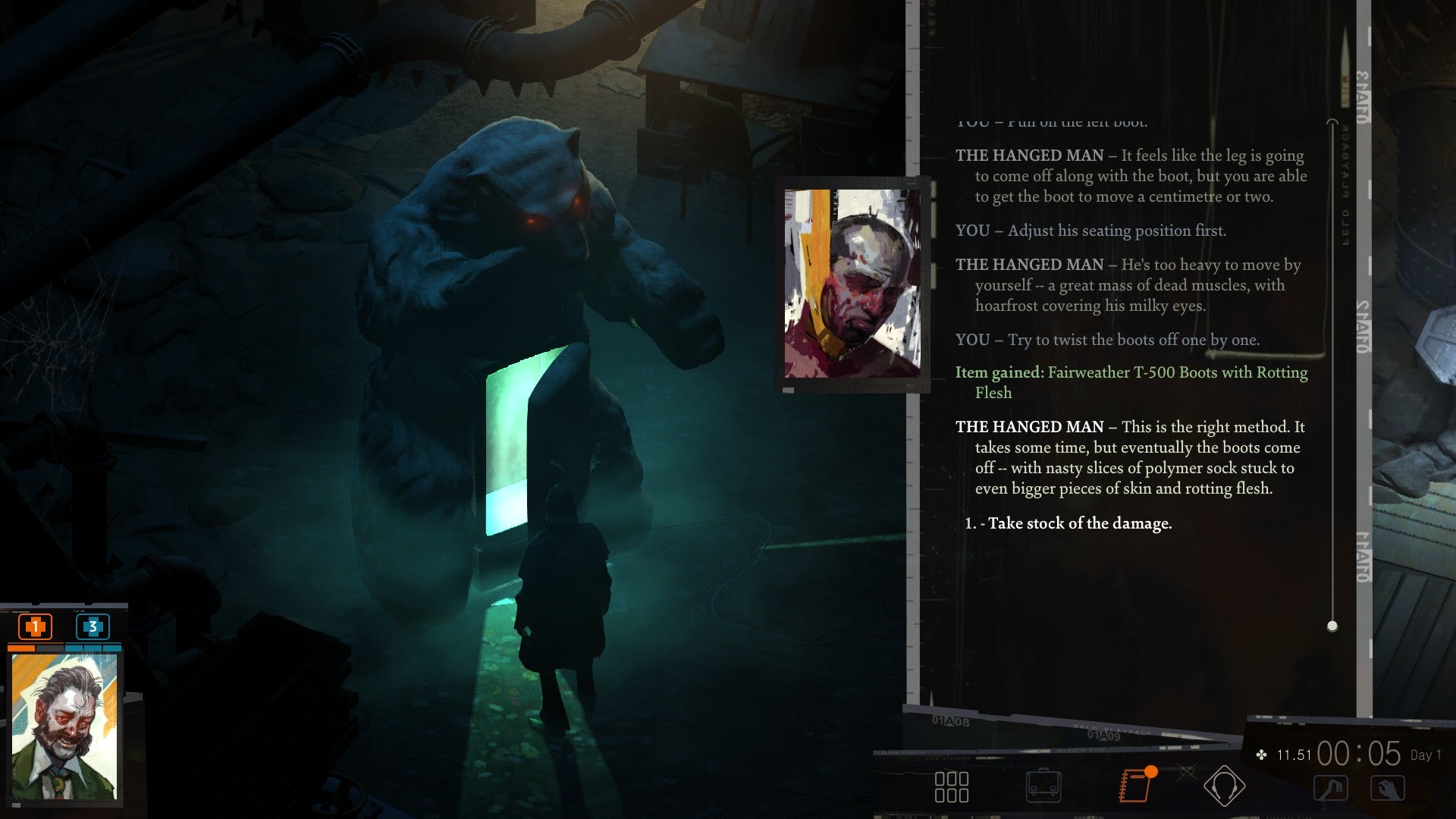This screenshot has height=819, width=1456.
Task: Click the 00:05 game clock
Action: (x=1358, y=753)
